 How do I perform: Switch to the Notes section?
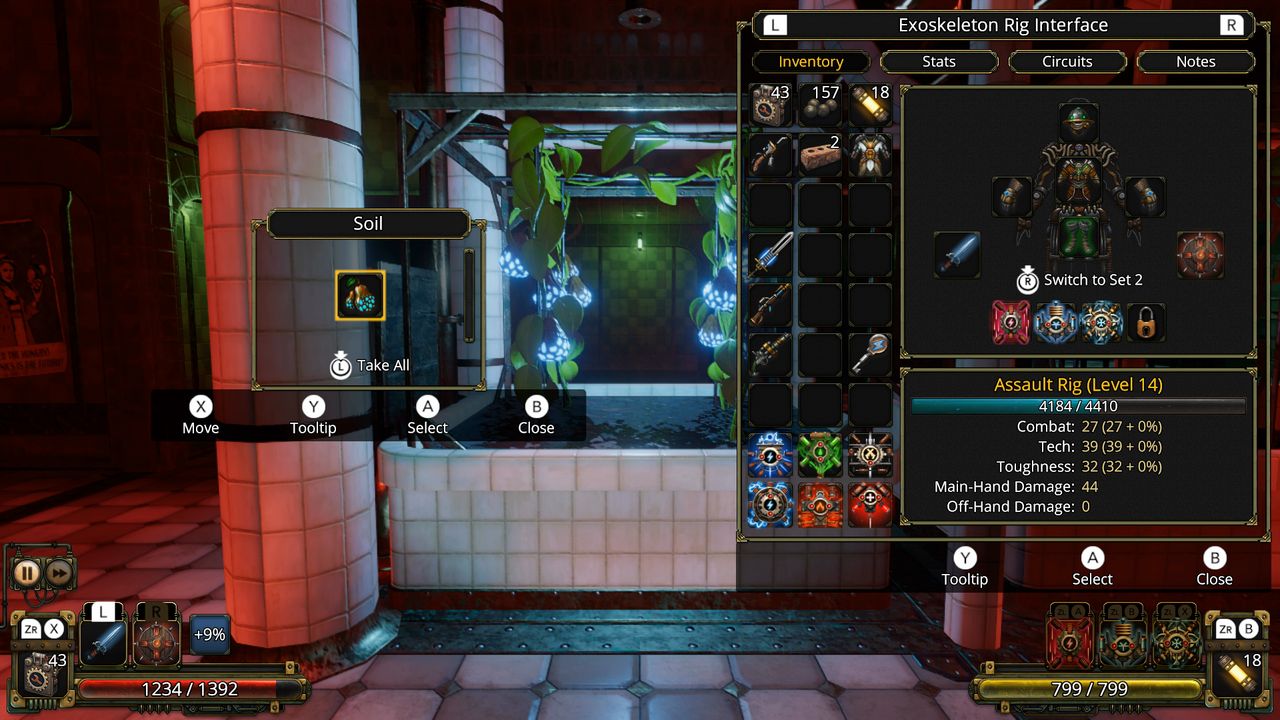[1195, 61]
